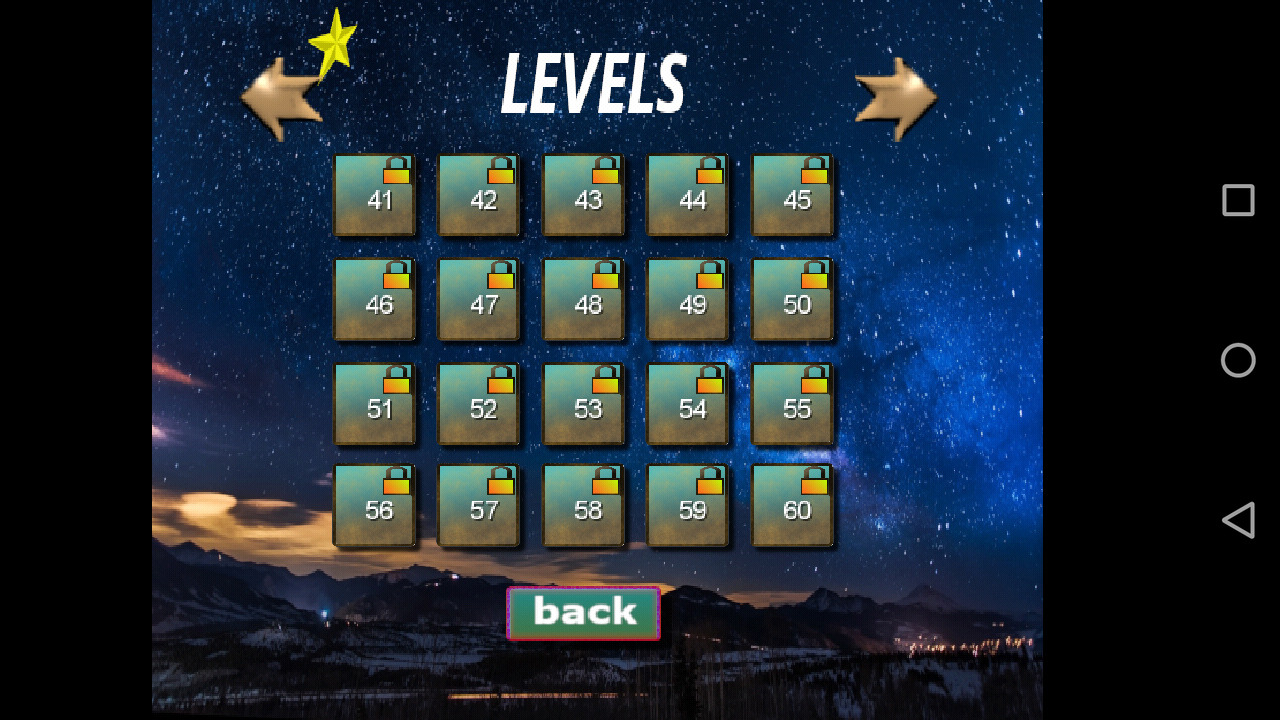
Task: Select level 42 tile
Action: point(478,197)
